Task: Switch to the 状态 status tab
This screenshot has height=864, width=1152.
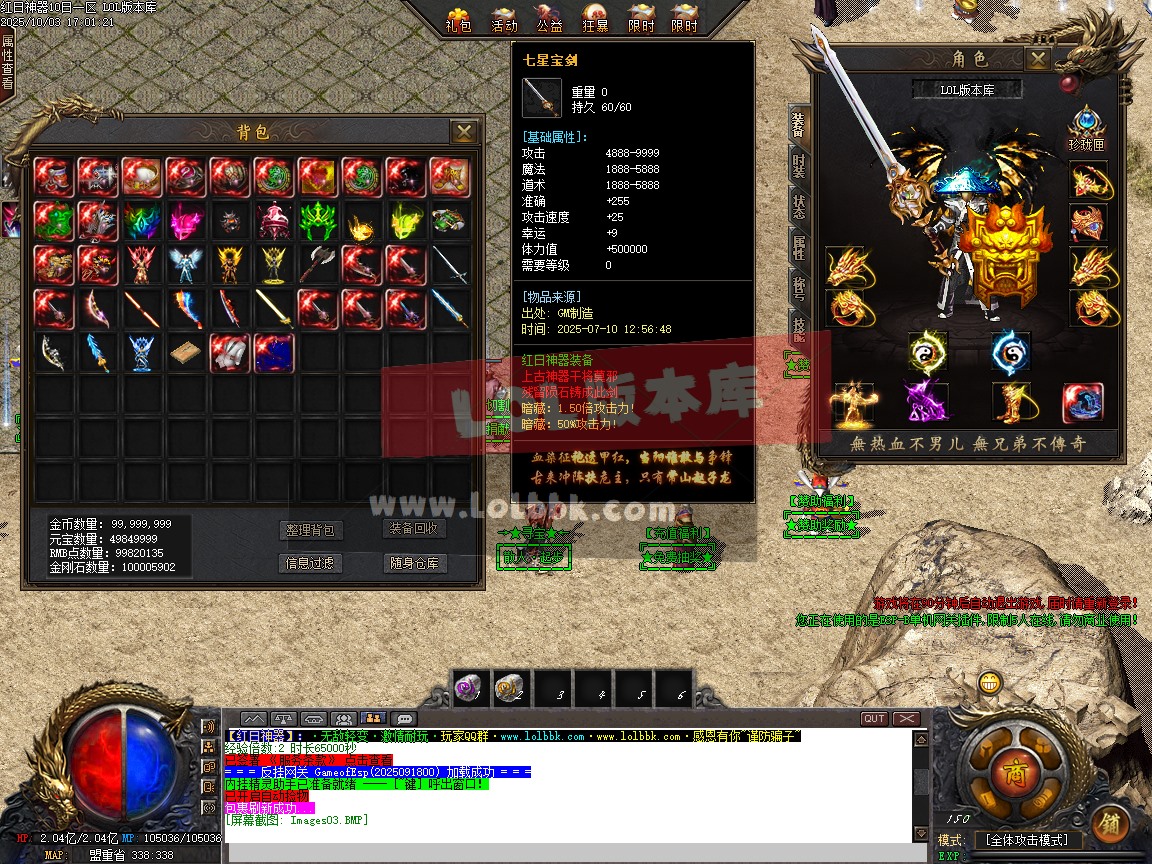Action: [798, 206]
